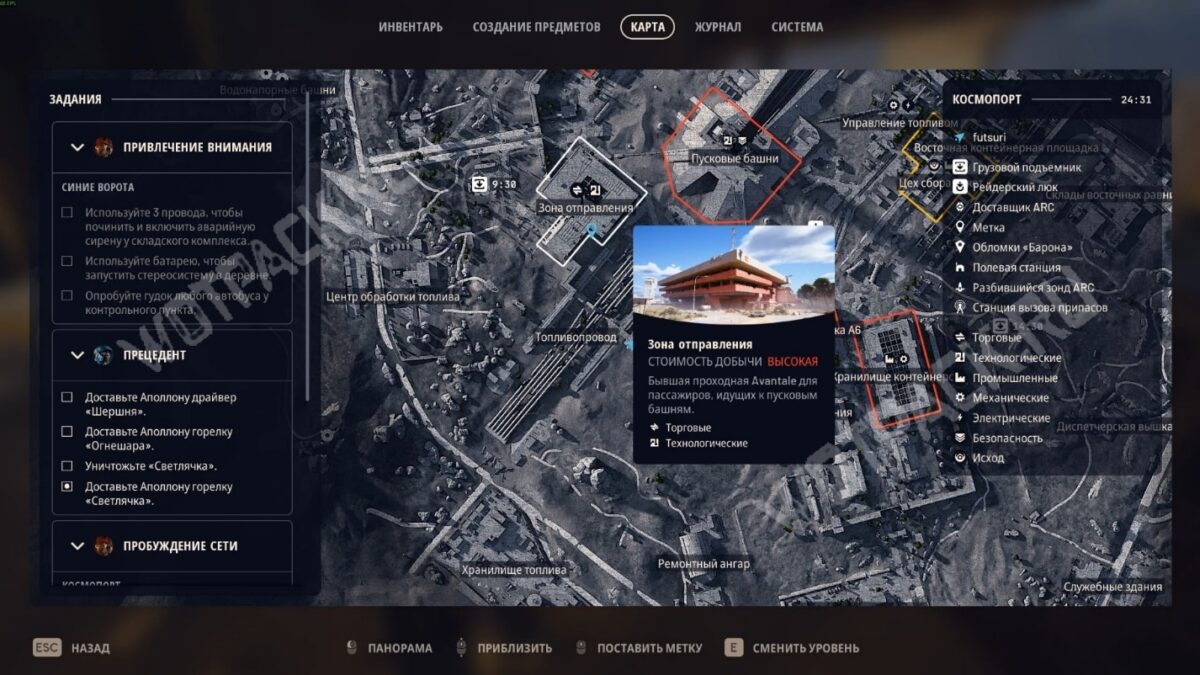The width and height of the screenshot is (1200, 675).
Task: Collapse the Привлечение внимания quest
Action: tap(78, 147)
